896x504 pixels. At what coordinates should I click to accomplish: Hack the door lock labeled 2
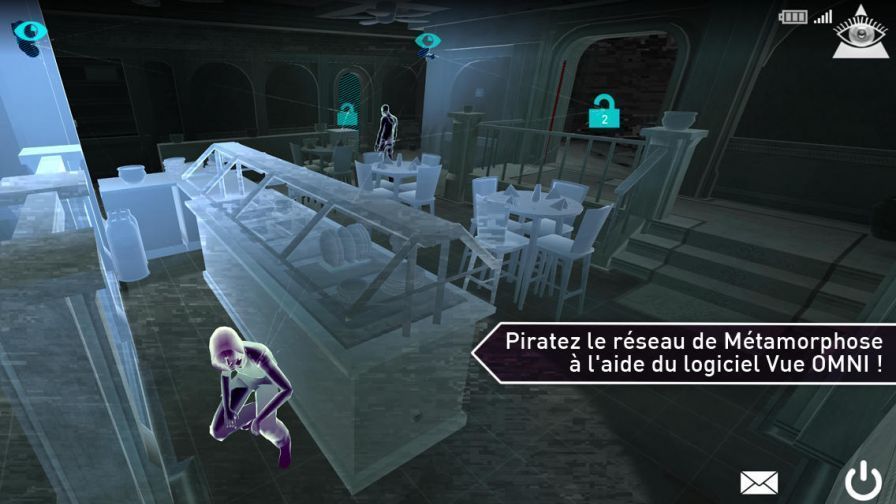tap(603, 112)
